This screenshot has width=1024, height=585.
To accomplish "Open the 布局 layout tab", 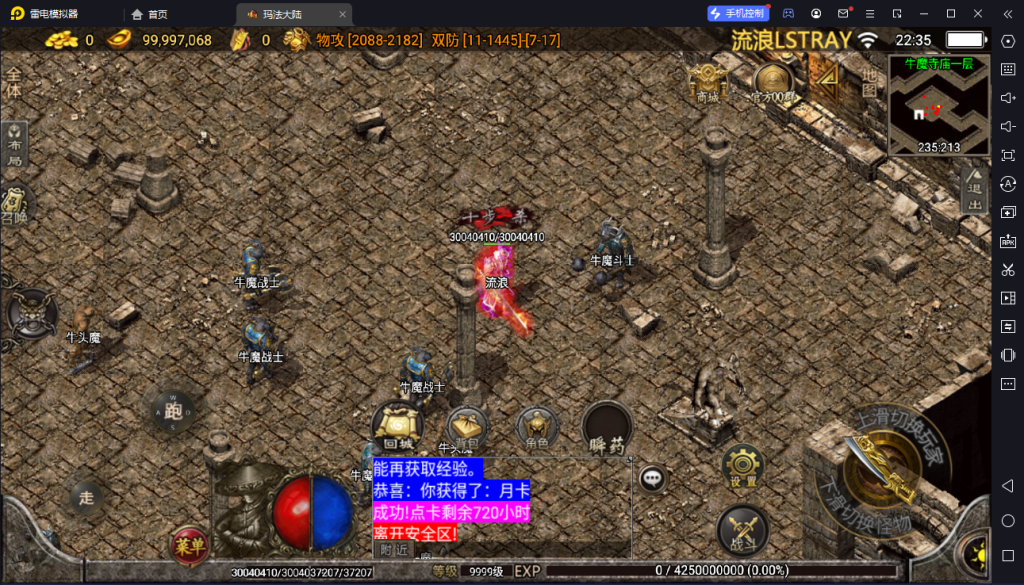I will coord(15,146).
